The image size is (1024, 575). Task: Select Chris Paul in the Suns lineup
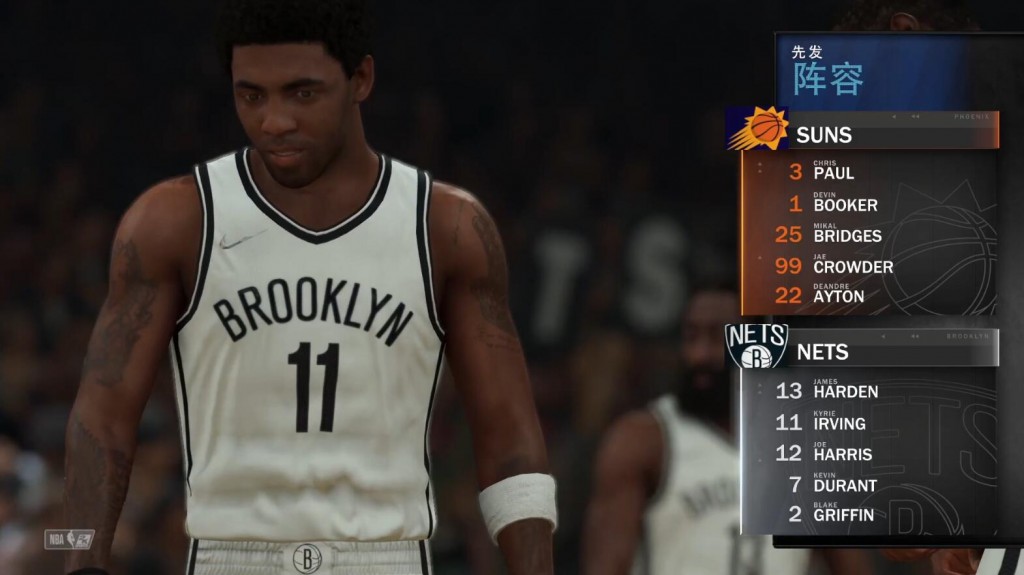pyautogui.click(x=833, y=171)
